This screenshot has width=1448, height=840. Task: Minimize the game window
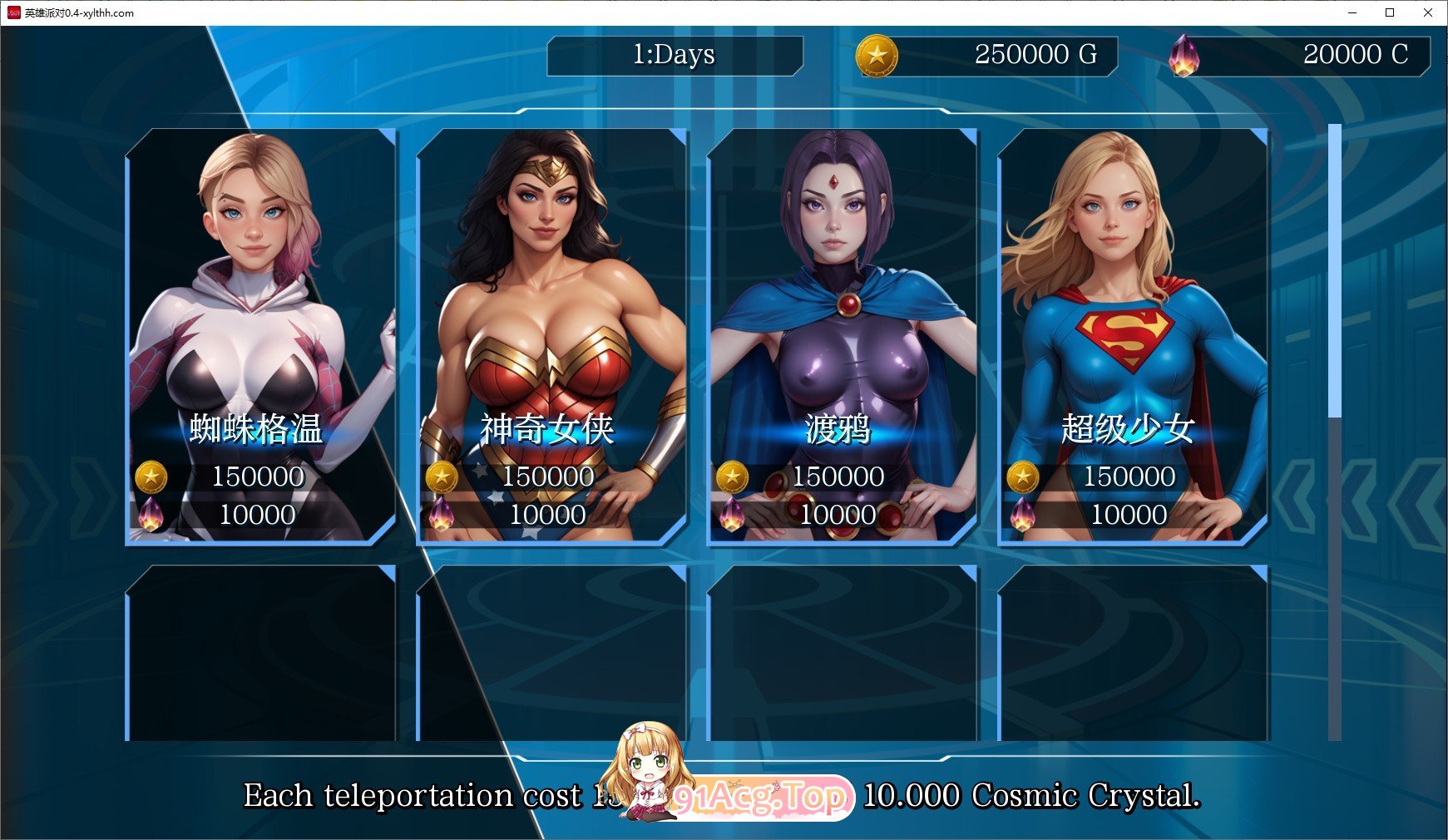1352,12
